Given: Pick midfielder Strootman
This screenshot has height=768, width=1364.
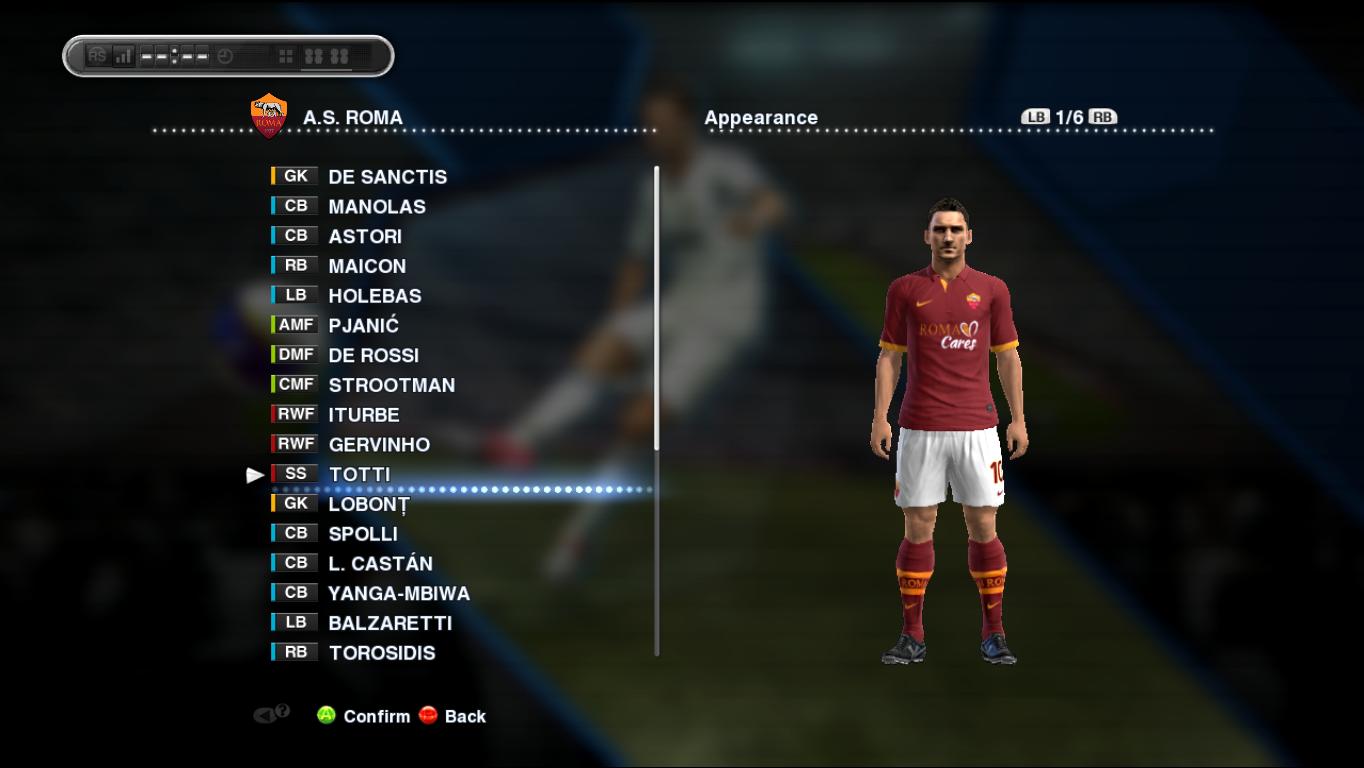Looking at the screenshot, I should coord(391,385).
